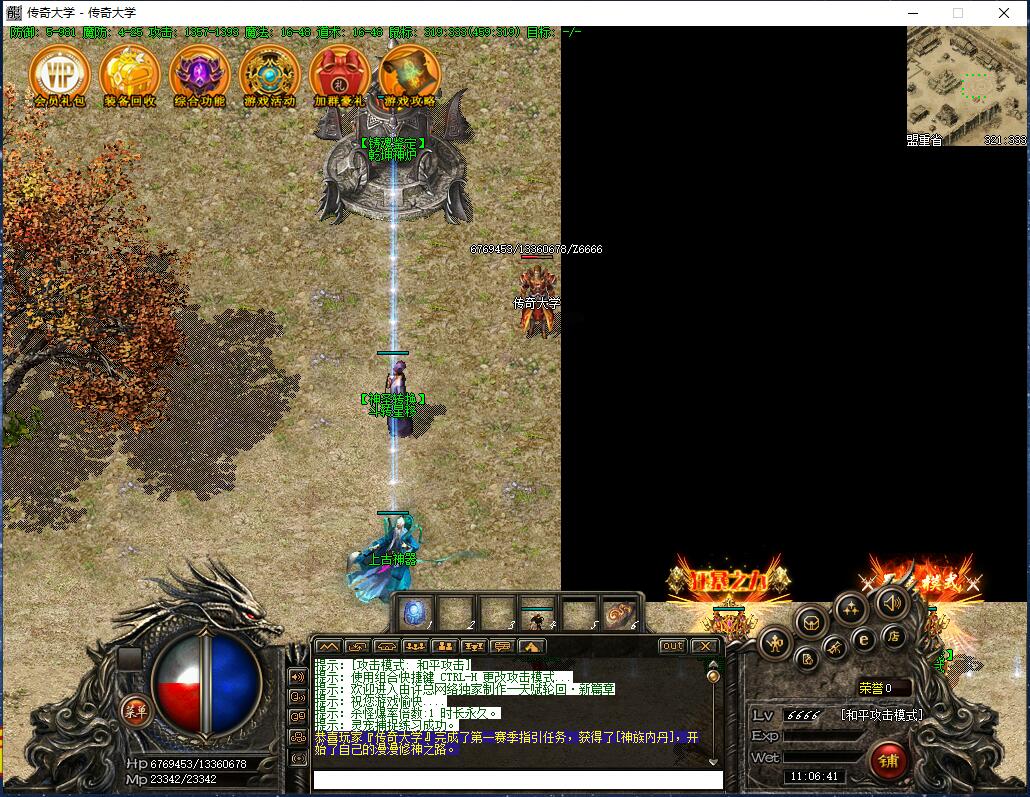This screenshot has height=797, width=1030.
Task: Open the red 铺 stall button
Action: (887, 761)
